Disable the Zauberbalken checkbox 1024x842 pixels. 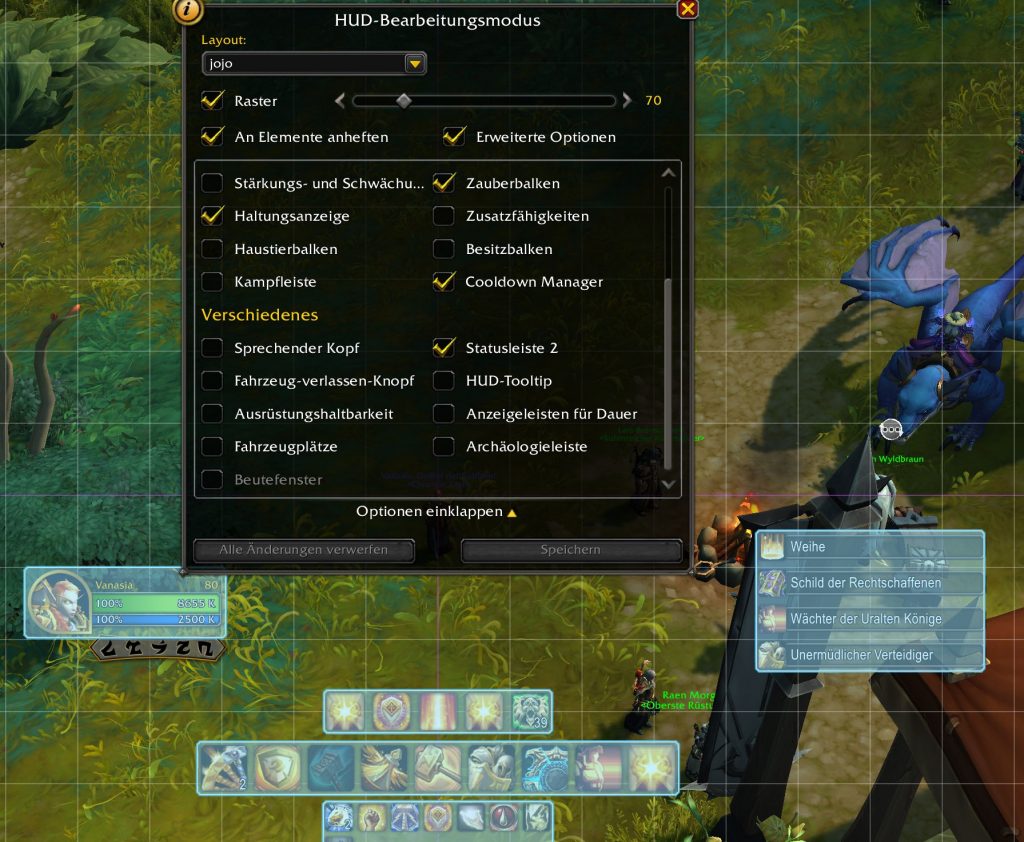[444, 183]
